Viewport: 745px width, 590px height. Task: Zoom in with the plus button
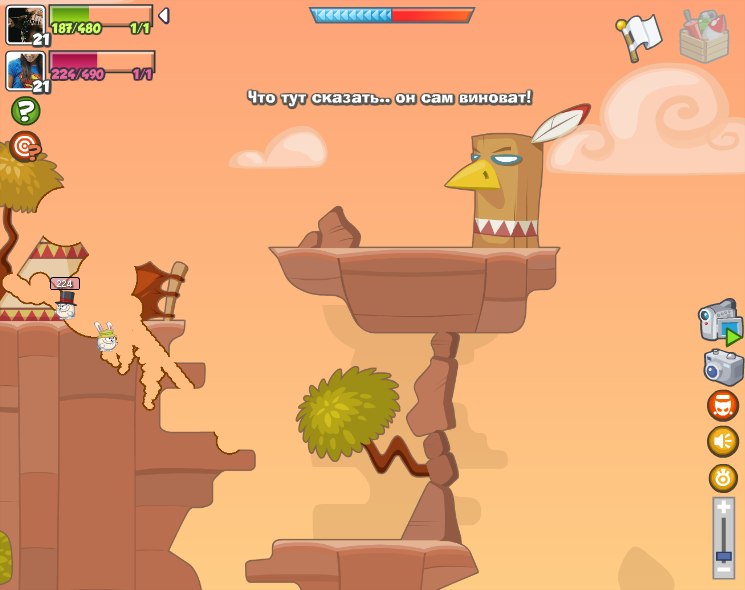pos(723,508)
